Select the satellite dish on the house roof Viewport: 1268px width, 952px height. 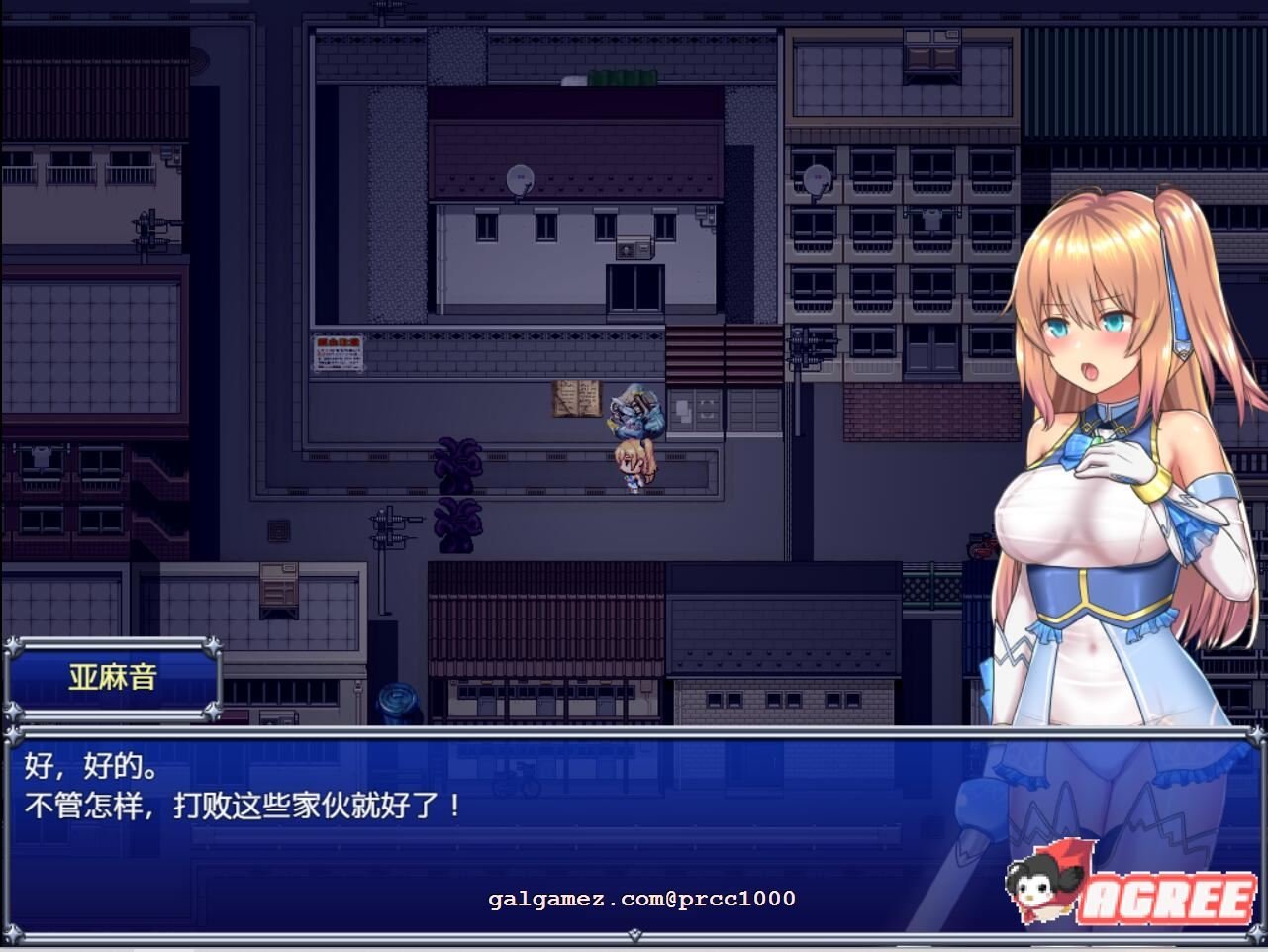518,178
